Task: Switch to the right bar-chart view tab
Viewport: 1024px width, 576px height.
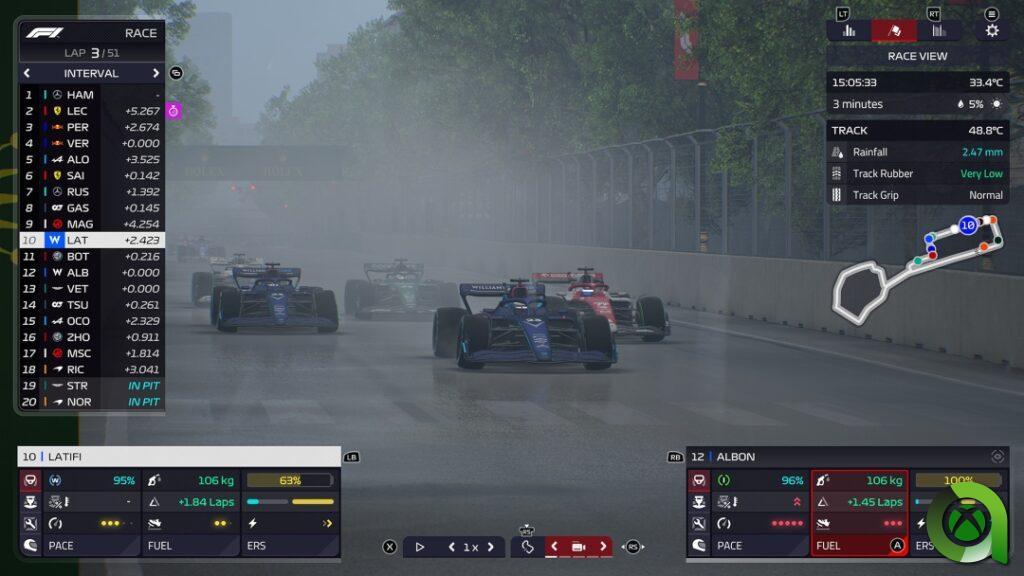Action: coord(938,30)
